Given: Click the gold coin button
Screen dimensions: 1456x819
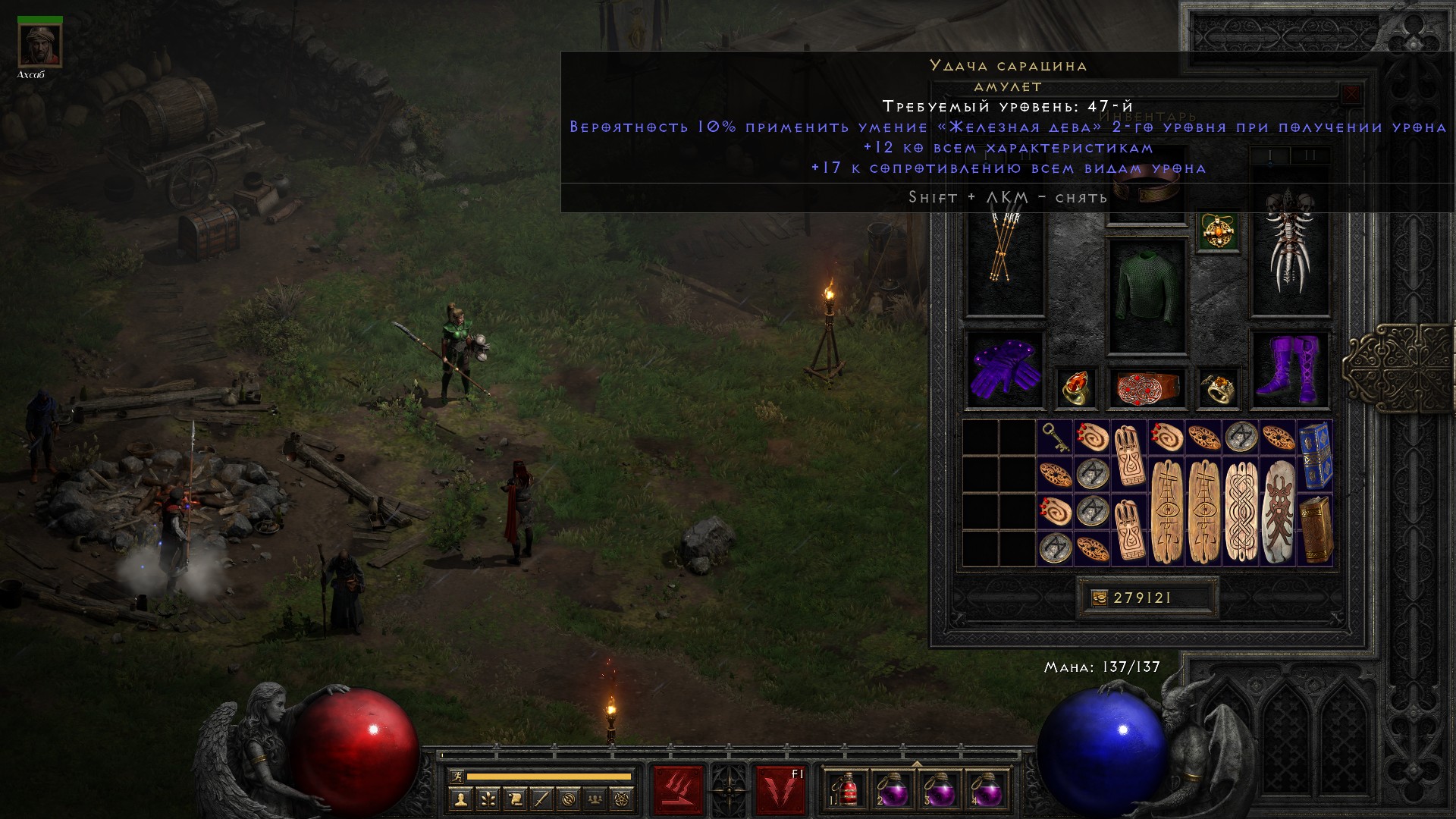Looking at the screenshot, I should click(x=1100, y=598).
